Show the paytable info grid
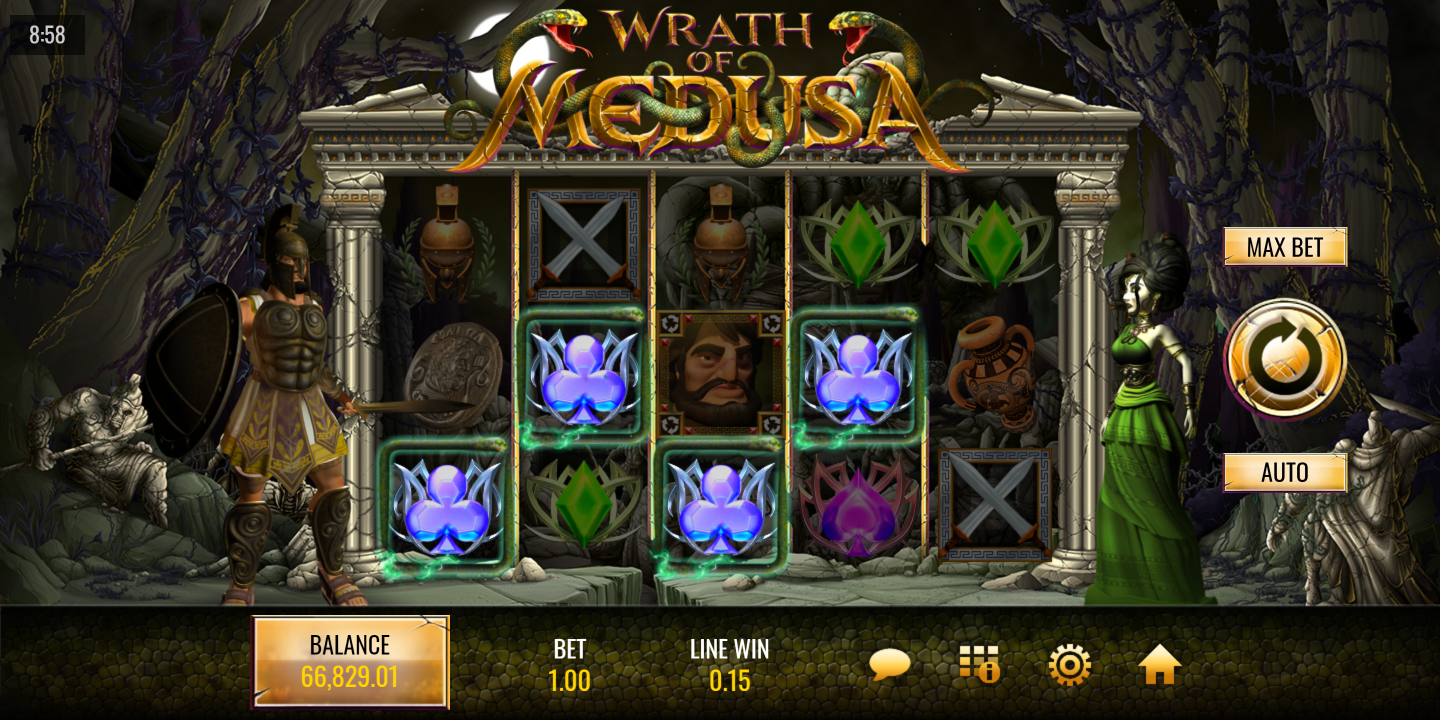Image resolution: width=1440 pixels, height=720 pixels. (x=979, y=664)
